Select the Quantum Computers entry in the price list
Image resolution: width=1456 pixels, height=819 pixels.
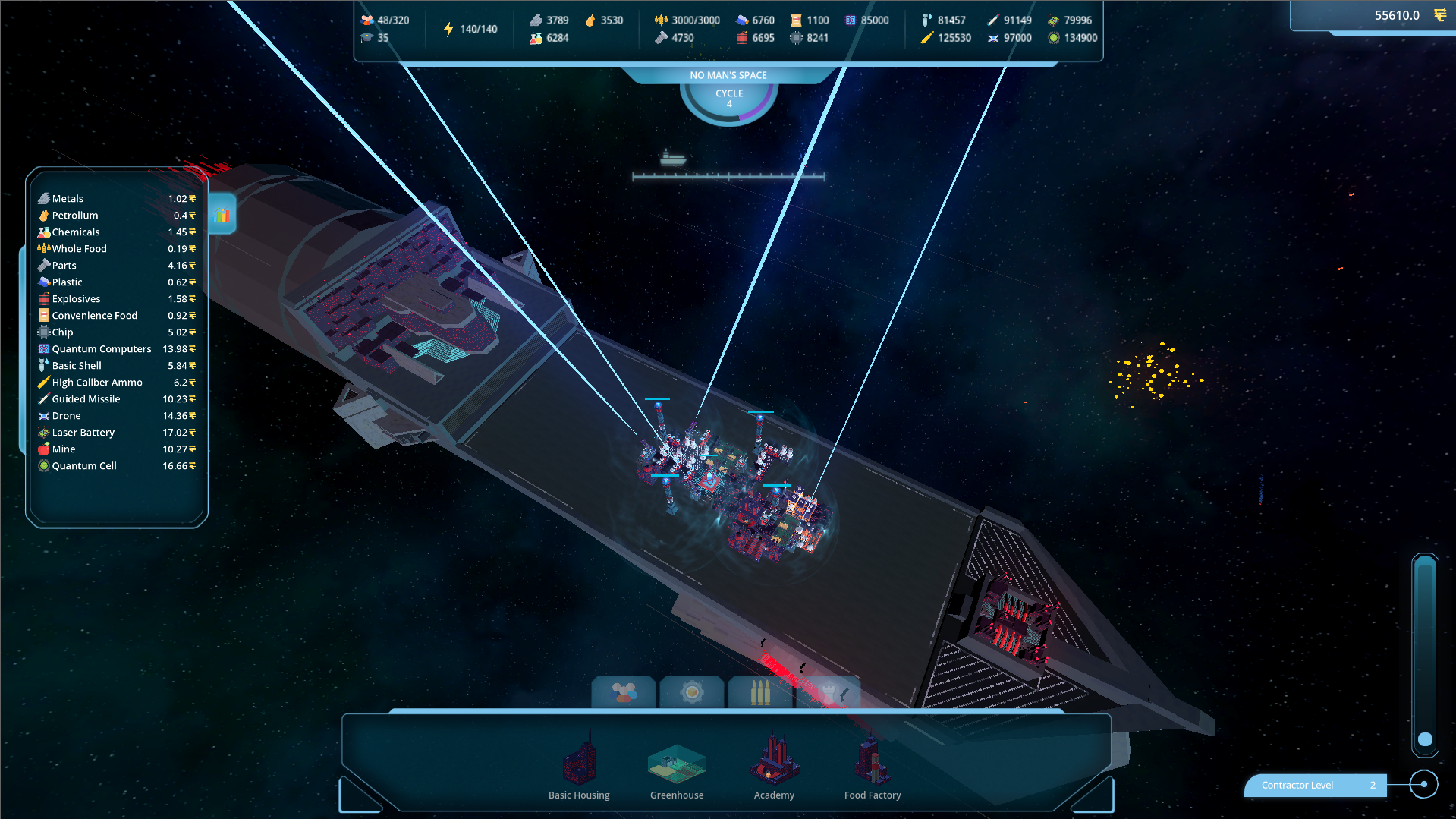[x=101, y=348]
